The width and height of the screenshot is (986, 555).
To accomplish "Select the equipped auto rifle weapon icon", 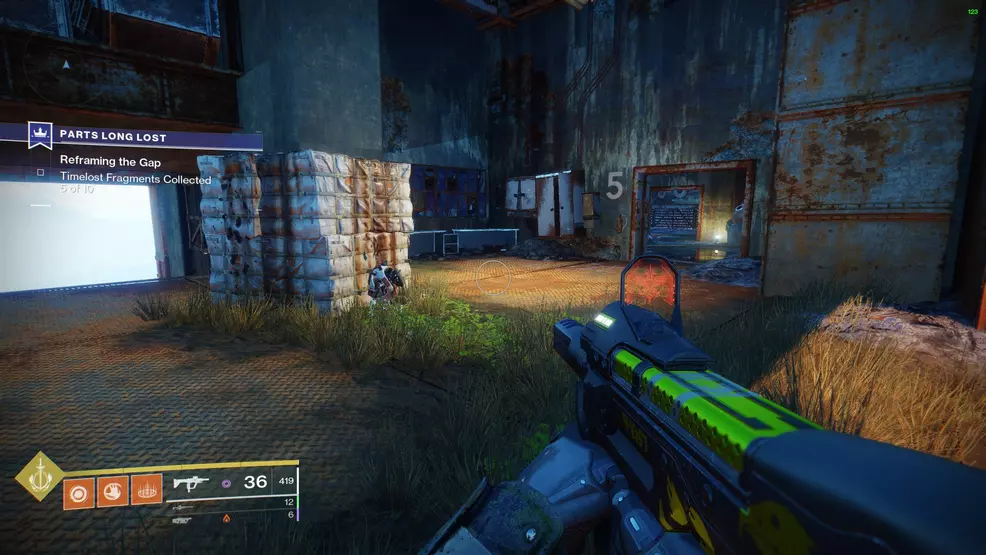I will pos(190,482).
